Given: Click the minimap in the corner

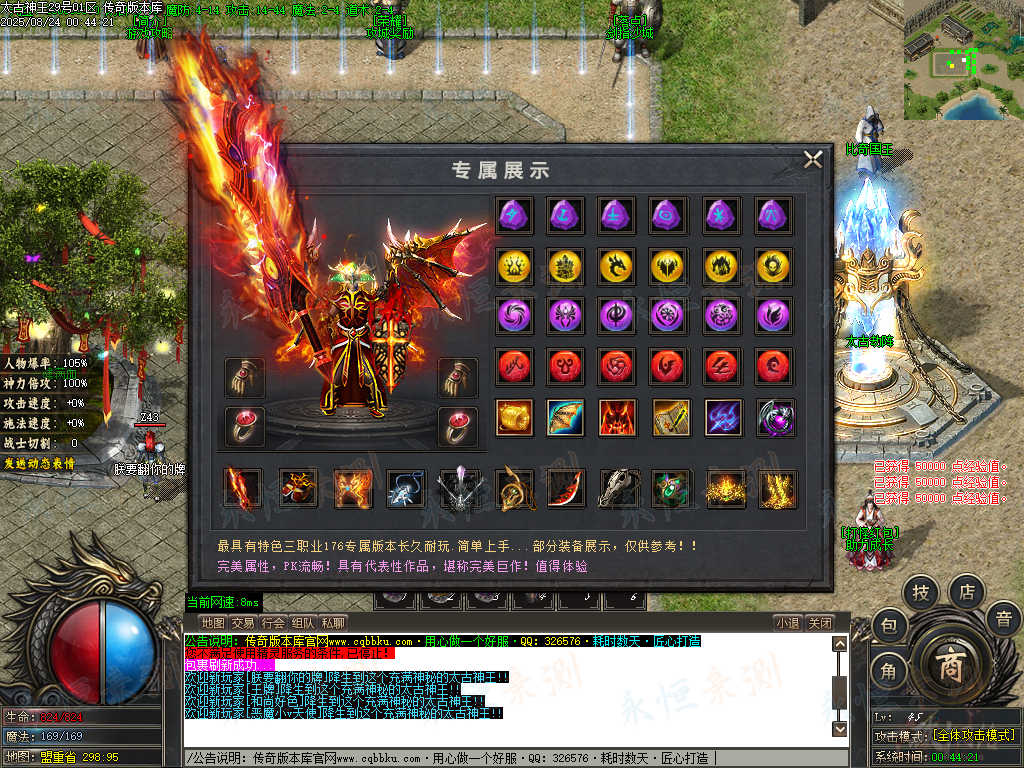Looking at the screenshot, I should tap(963, 60).
